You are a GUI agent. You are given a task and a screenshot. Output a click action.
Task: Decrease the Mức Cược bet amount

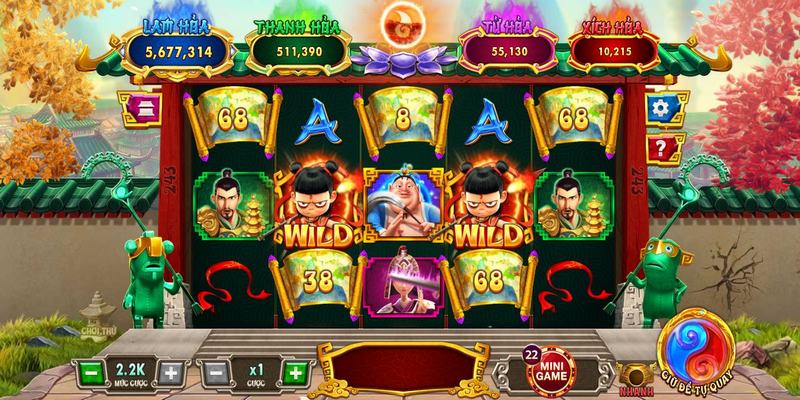coord(91,373)
